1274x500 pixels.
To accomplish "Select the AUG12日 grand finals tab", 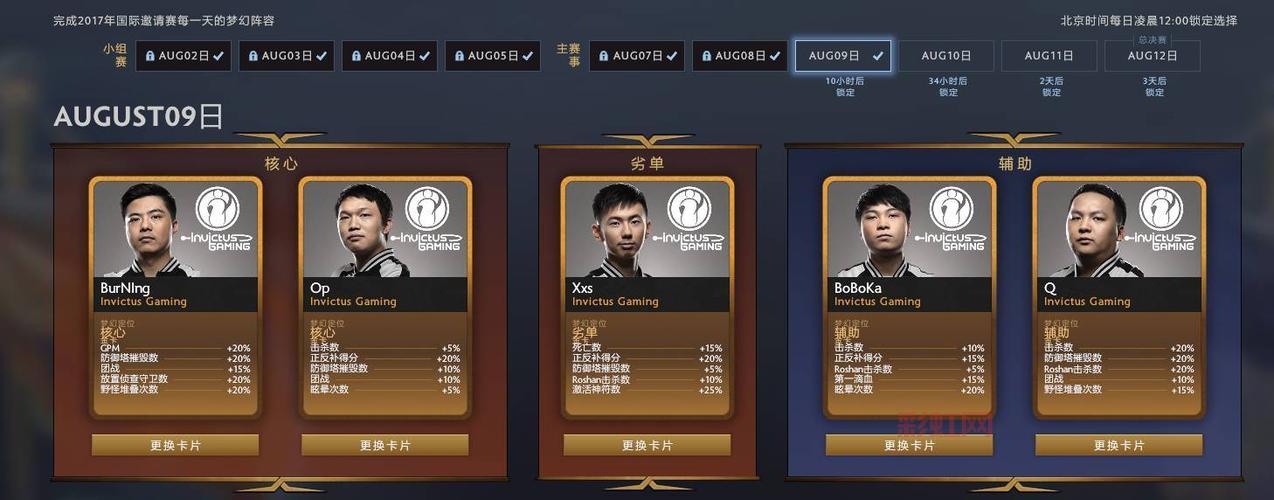I will click(x=1152, y=56).
